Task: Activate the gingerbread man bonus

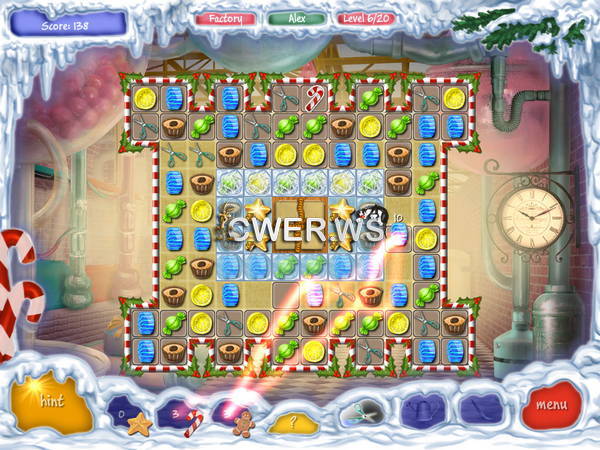Action: coord(243,425)
